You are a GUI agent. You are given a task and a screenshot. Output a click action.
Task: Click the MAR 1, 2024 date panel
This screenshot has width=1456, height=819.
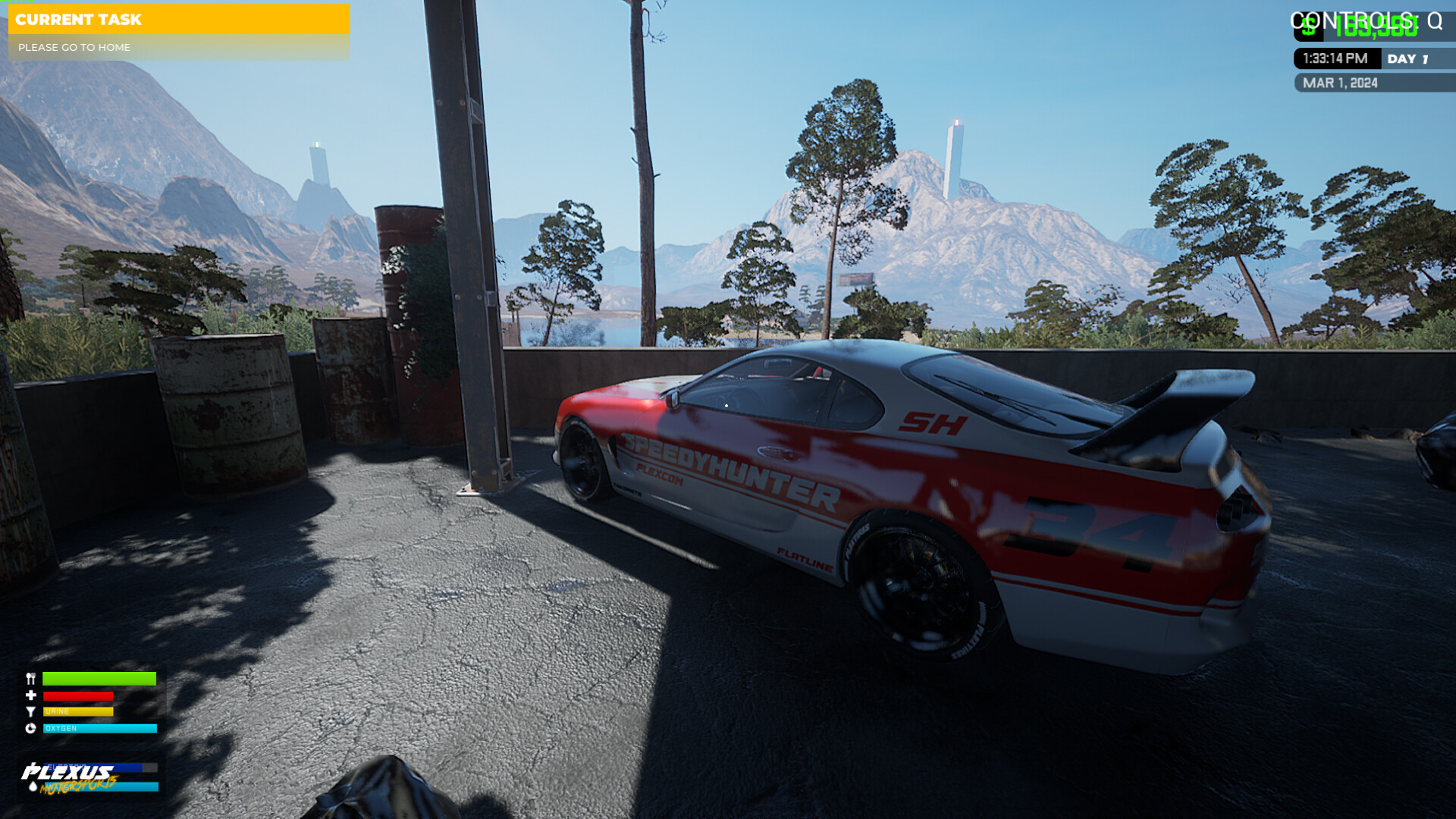click(1341, 83)
